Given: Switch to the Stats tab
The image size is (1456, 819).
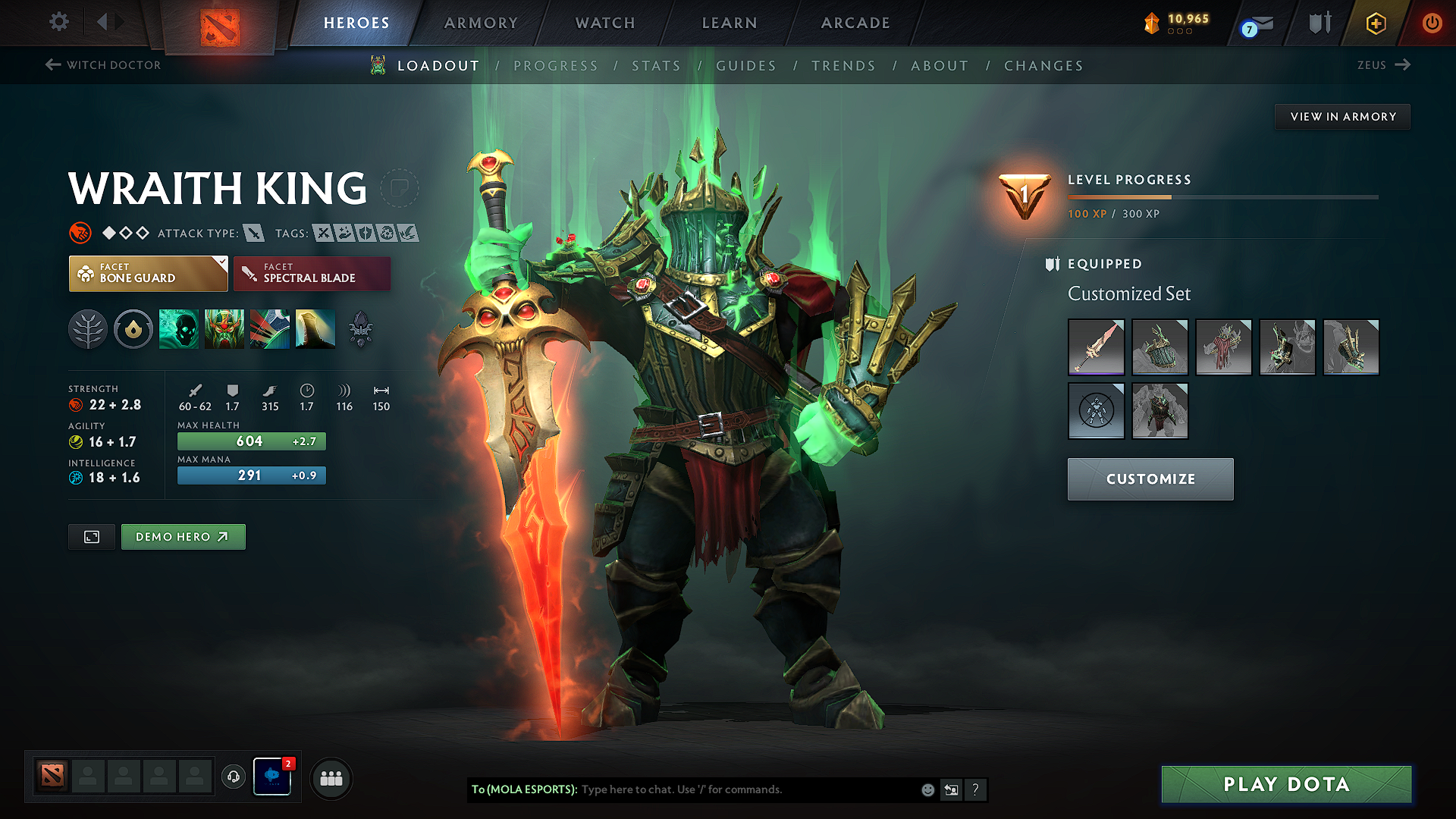Looking at the screenshot, I should point(657,66).
